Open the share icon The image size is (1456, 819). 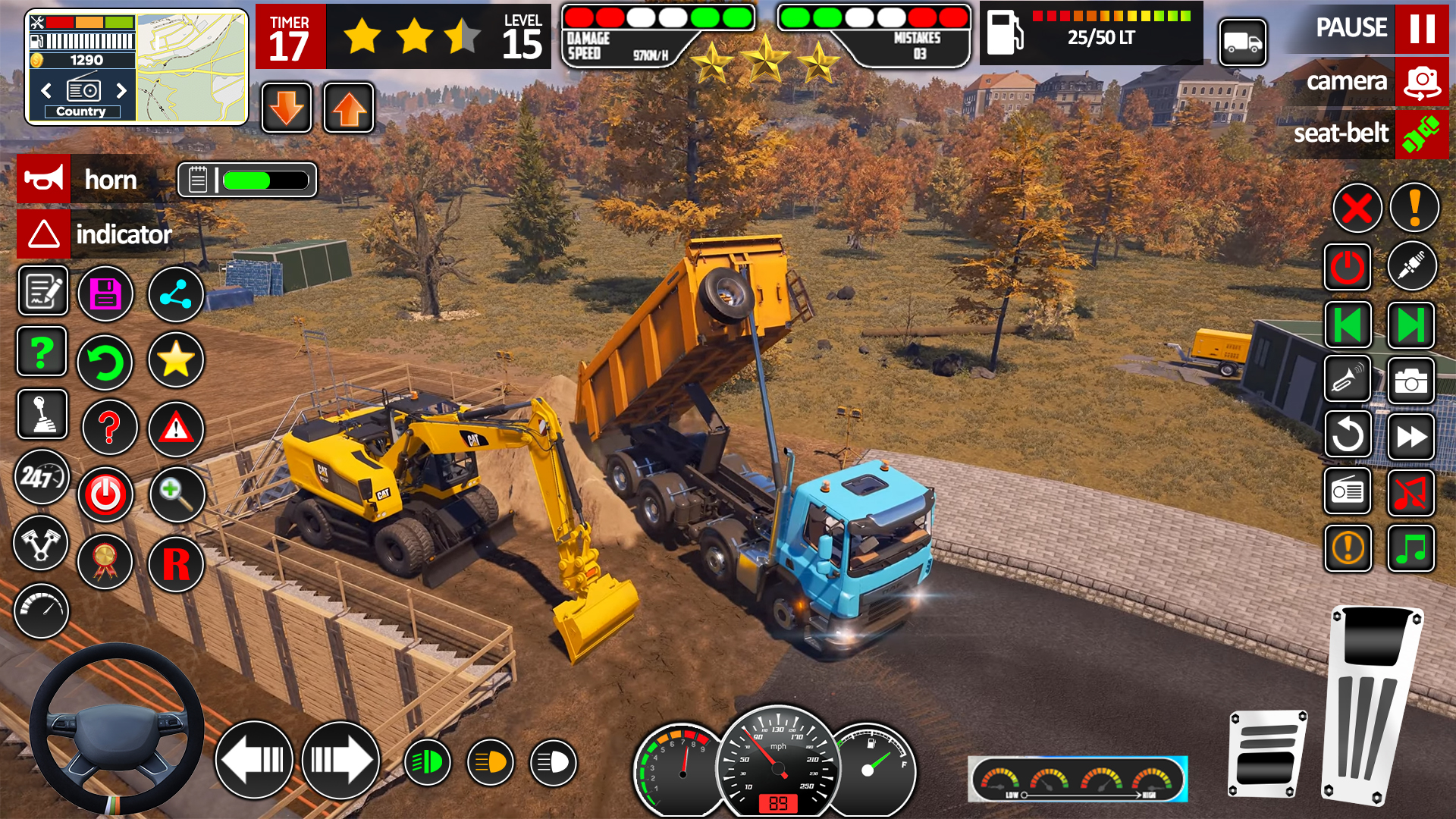point(175,293)
